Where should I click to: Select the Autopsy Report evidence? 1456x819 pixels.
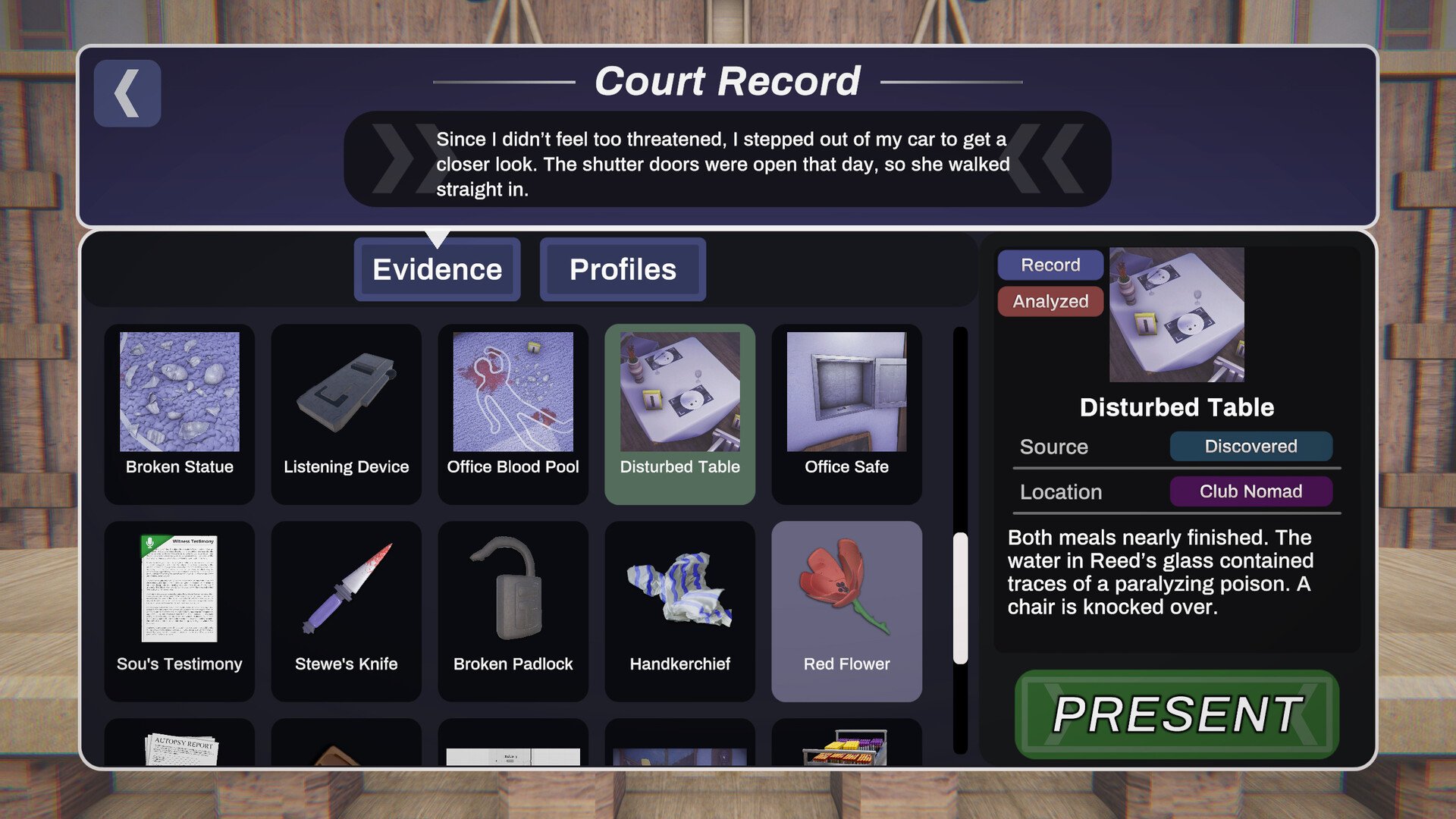coord(179,747)
